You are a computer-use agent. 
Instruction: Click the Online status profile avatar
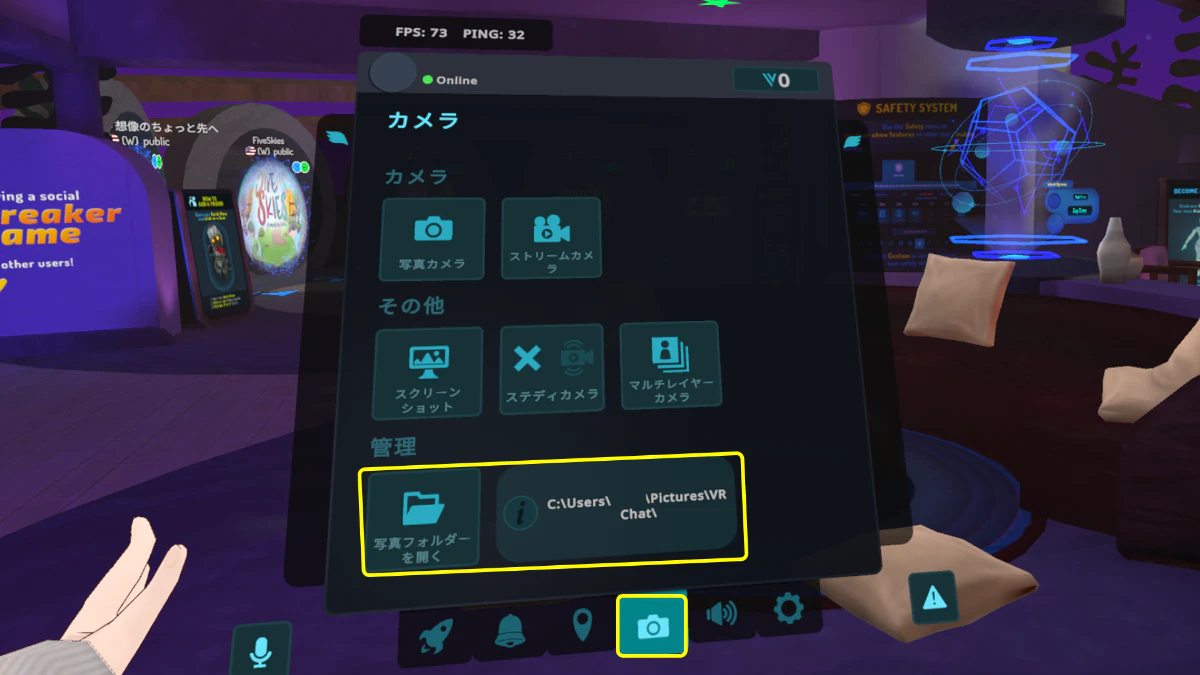click(x=393, y=74)
